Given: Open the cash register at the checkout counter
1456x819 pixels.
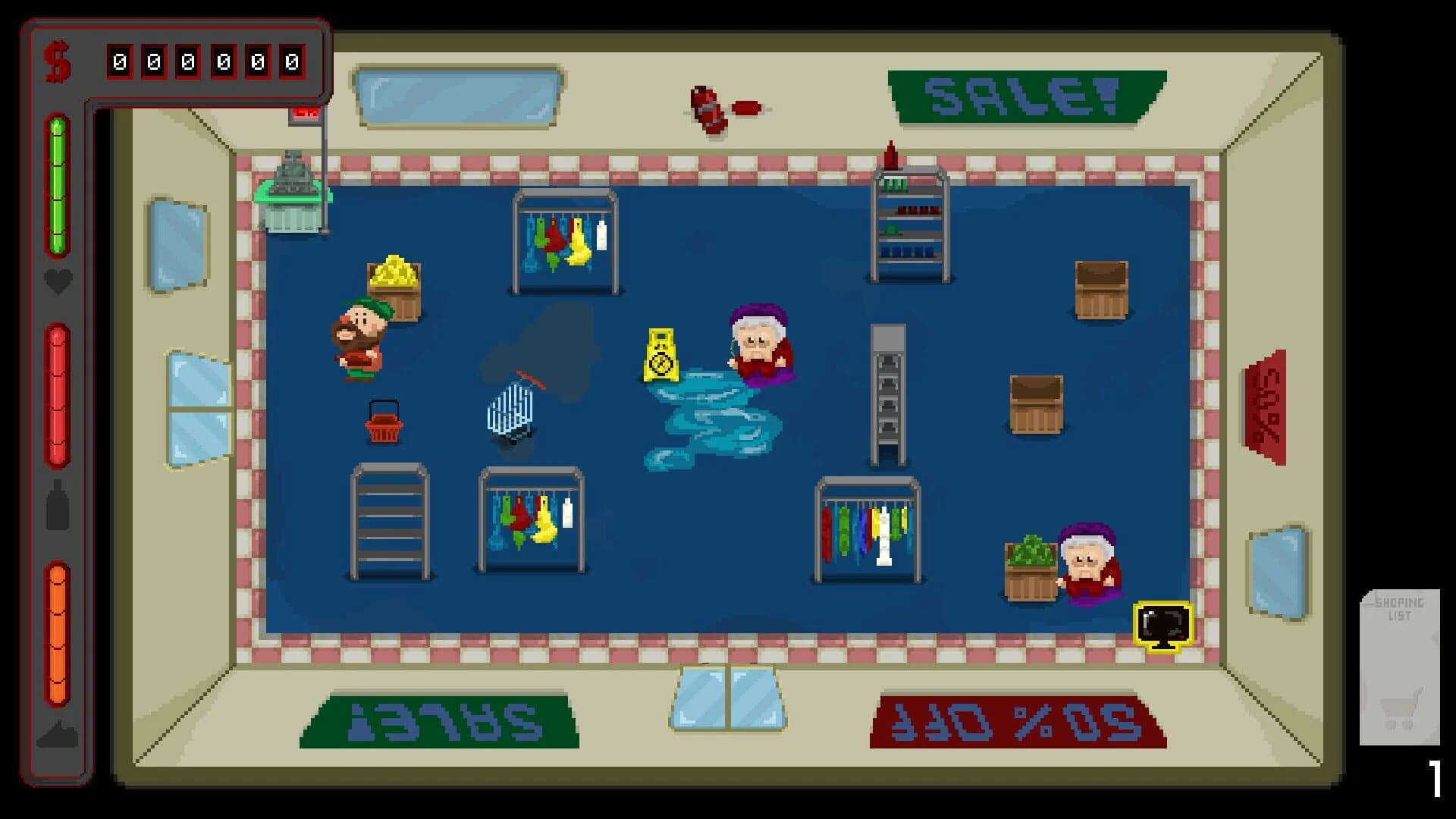Looking at the screenshot, I should click(294, 174).
